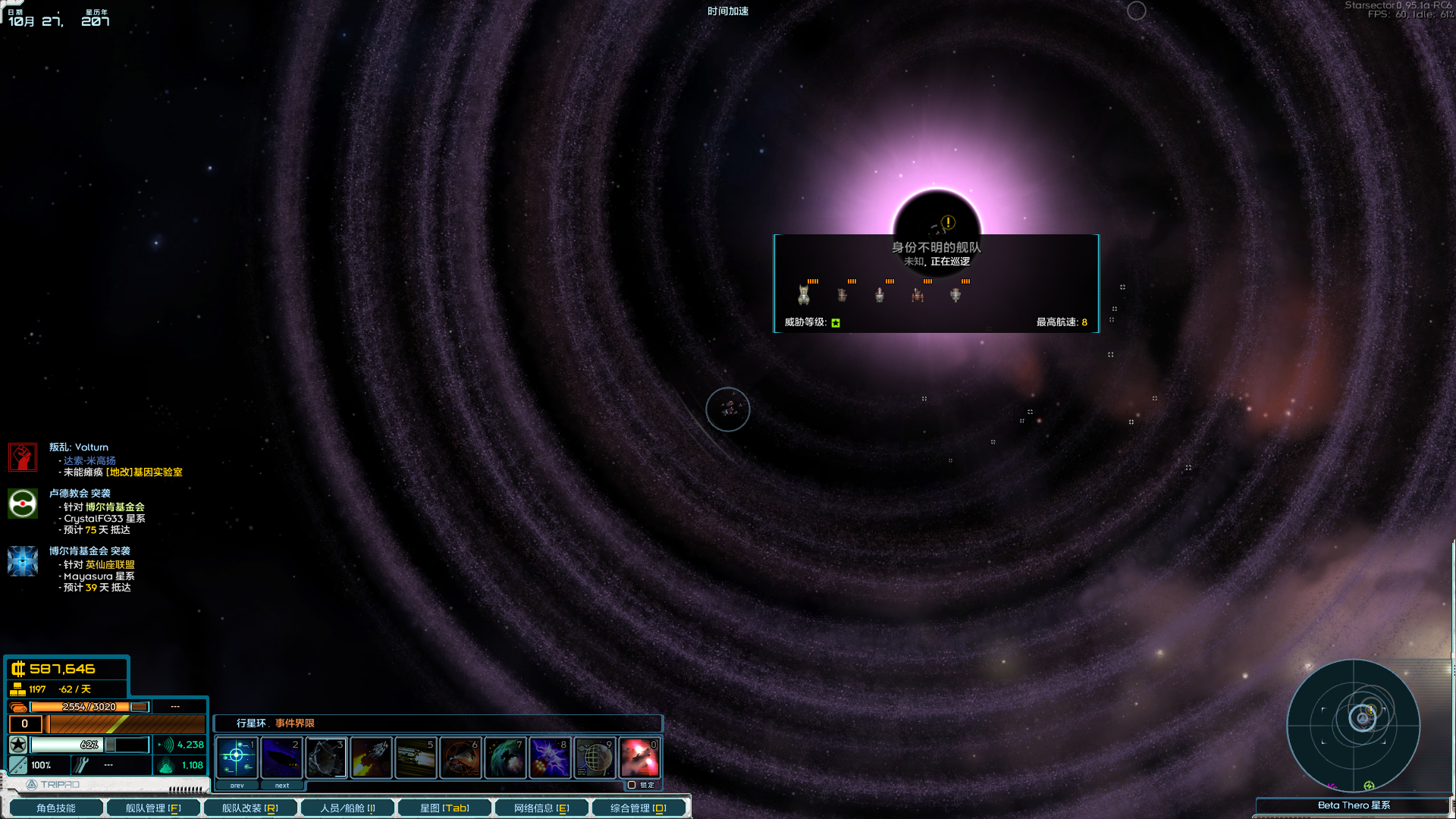Toggle the go-dark ship ability in slot 2
The width and height of the screenshot is (1456, 819).
pyautogui.click(x=281, y=757)
